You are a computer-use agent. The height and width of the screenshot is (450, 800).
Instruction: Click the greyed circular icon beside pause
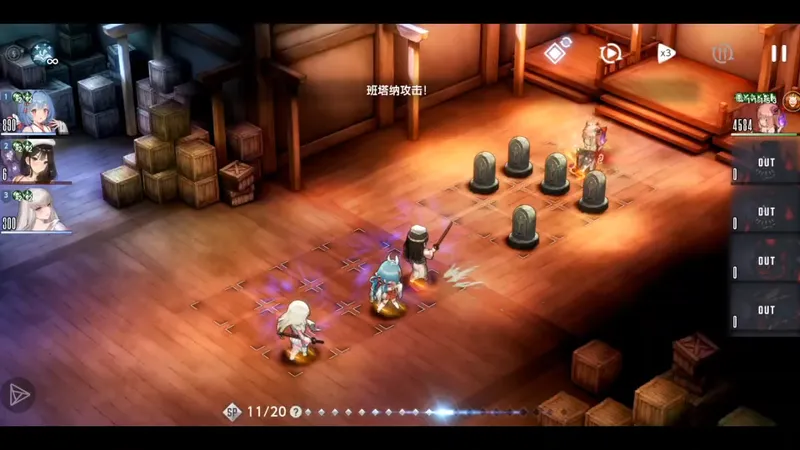coord(722,53)
